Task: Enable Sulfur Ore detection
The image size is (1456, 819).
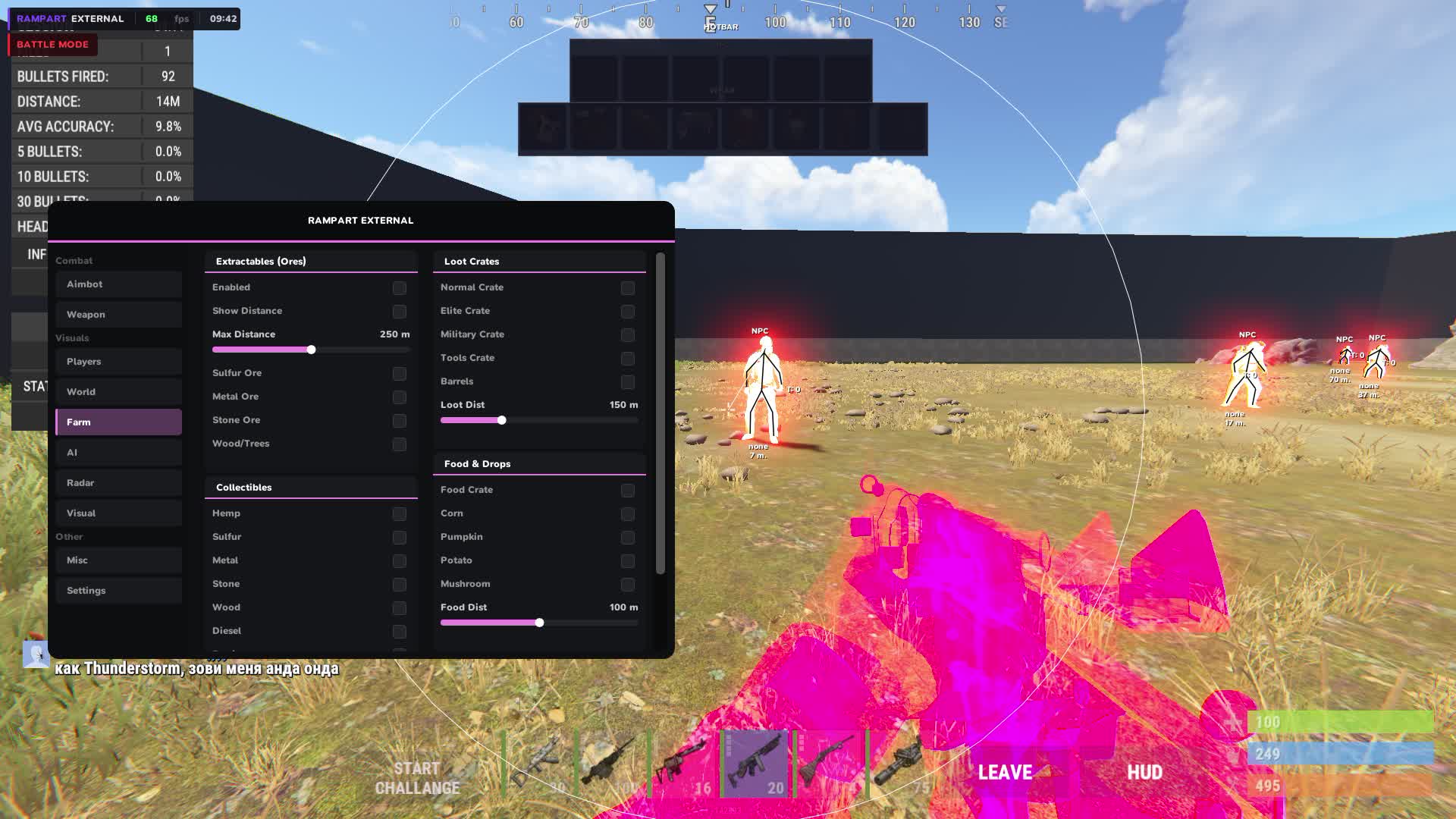Action: coord(399,374)
